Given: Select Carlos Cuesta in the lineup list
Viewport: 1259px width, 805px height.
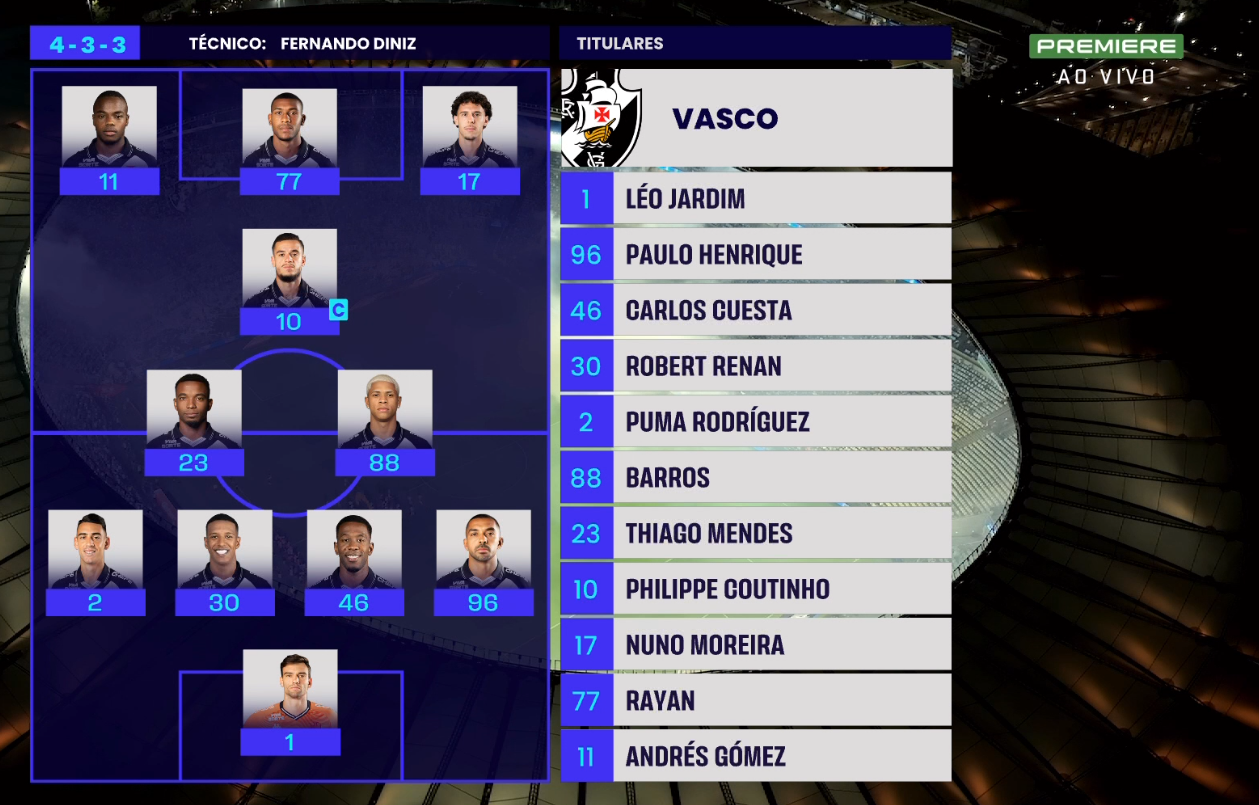Looking at the screenshot, I should click(755, 310).
